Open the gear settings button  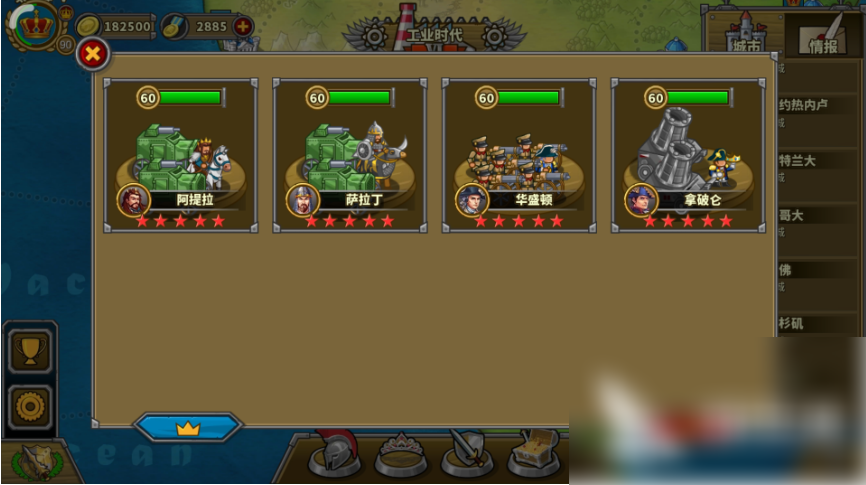tap(29, 406)
